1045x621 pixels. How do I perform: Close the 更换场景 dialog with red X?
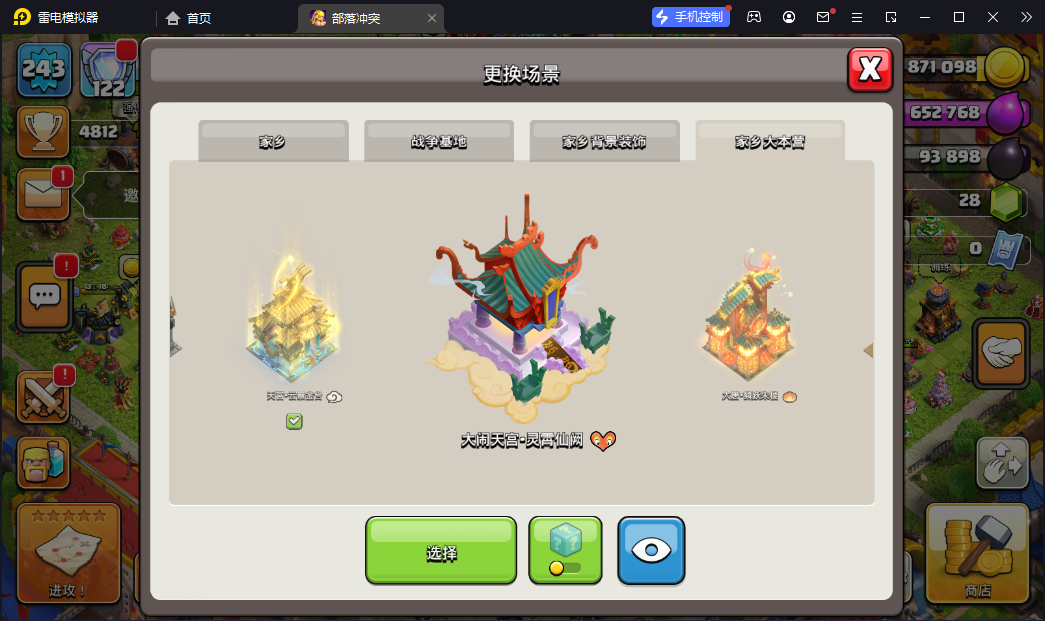[870, 70]
